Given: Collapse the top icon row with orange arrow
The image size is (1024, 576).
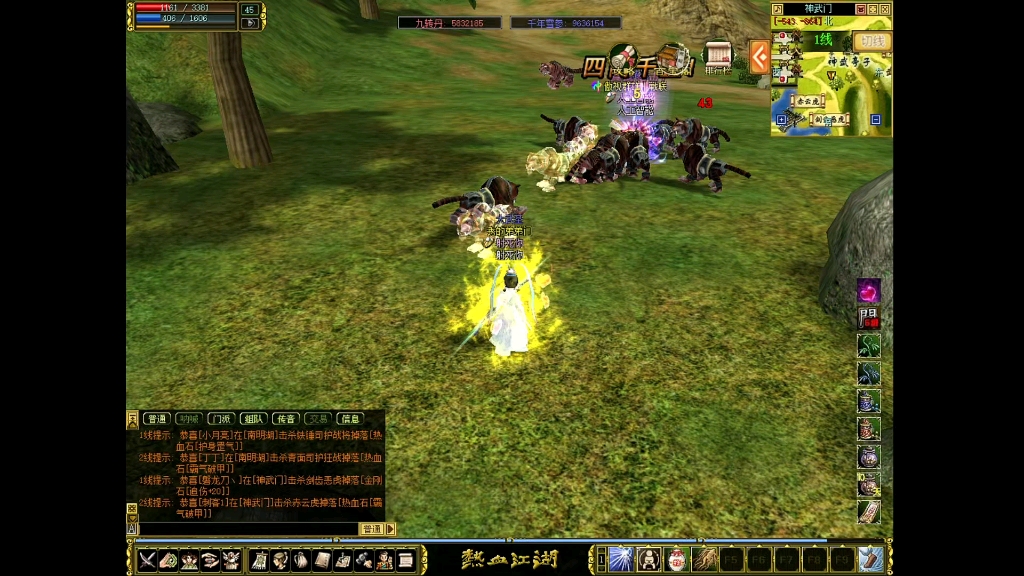Looking at the screenshot, I should (760, 57).
